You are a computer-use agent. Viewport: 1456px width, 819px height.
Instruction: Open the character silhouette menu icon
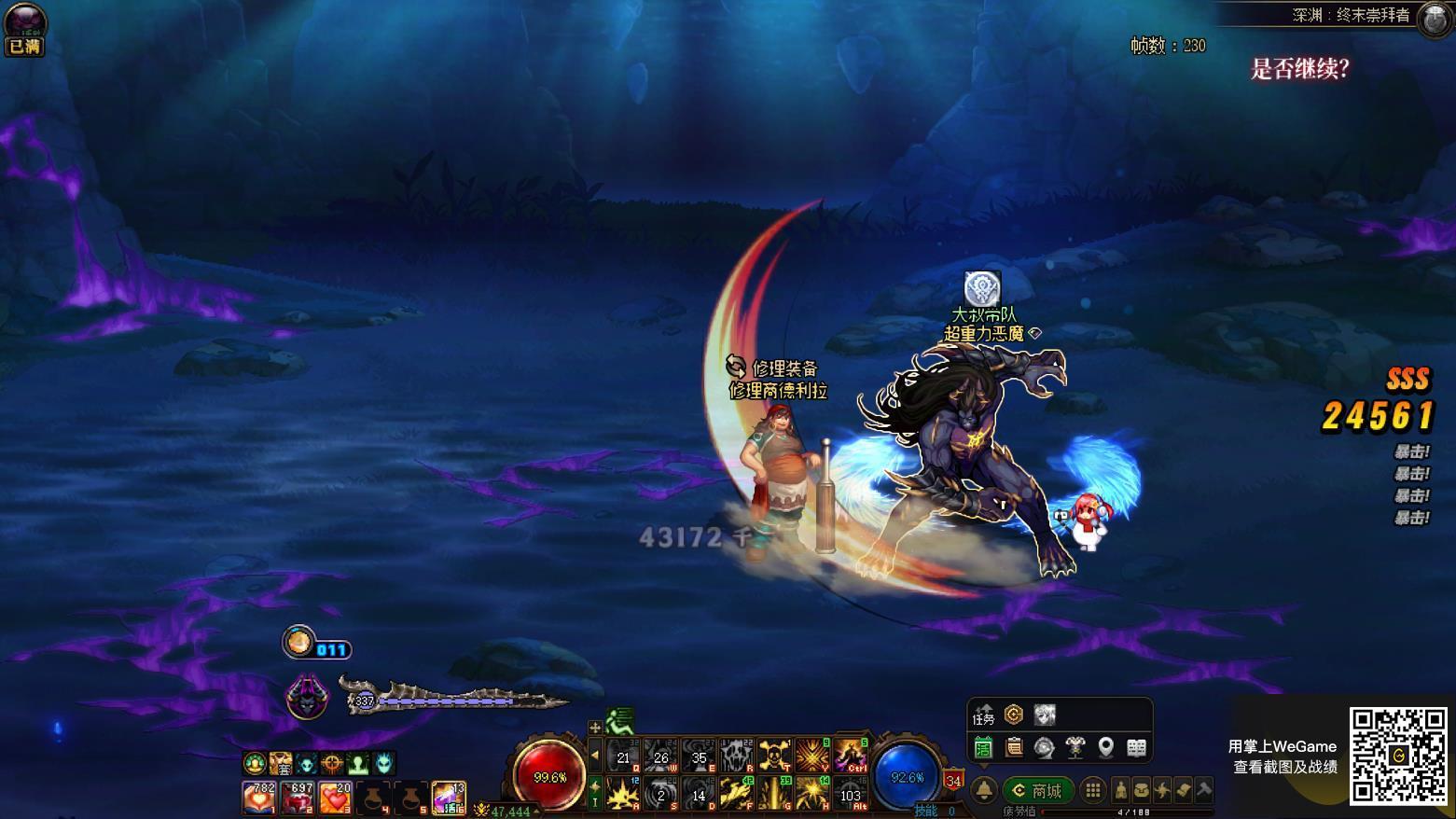tap(1121, 791)
